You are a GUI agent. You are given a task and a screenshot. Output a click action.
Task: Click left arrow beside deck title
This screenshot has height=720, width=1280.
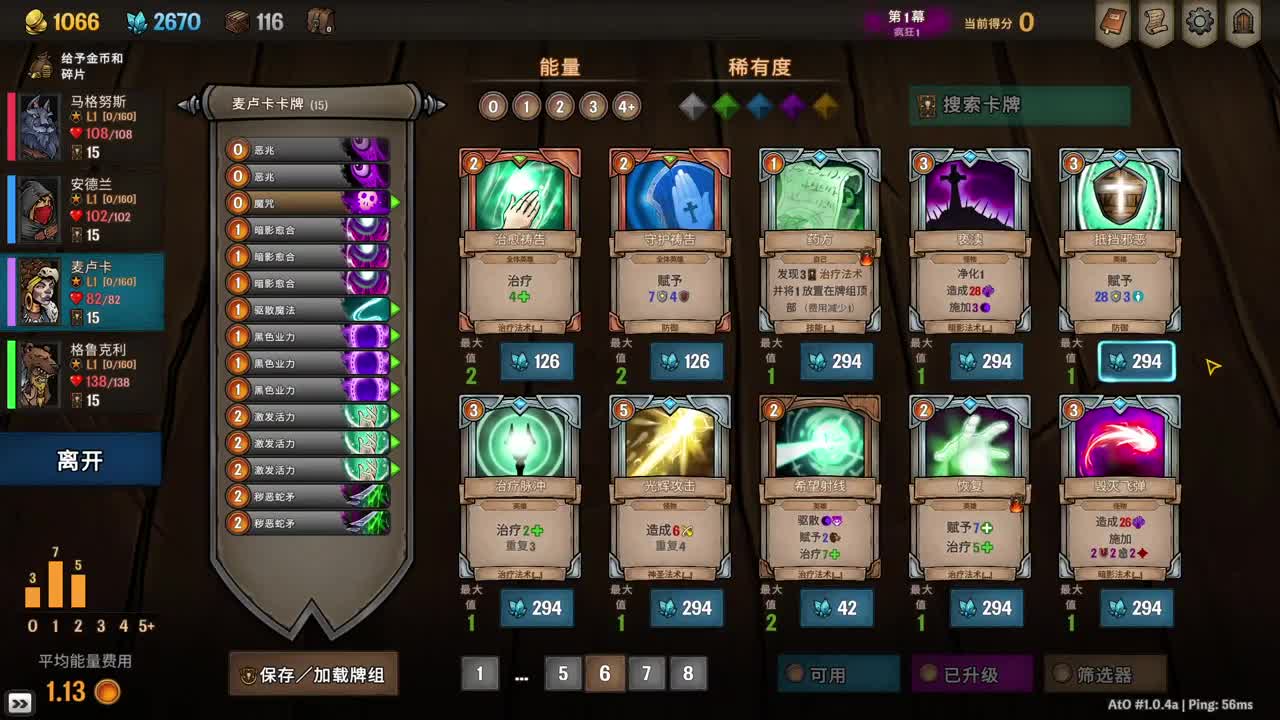coord(182,103)
